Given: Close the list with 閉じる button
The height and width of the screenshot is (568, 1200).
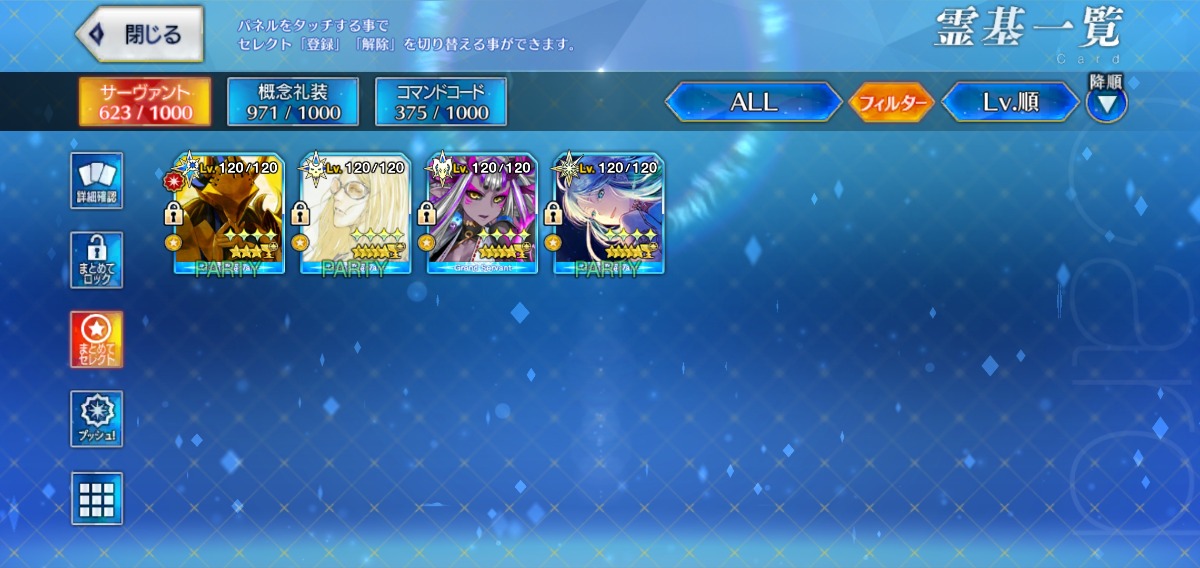Looking at the screenshot, I should pos(140,34).
